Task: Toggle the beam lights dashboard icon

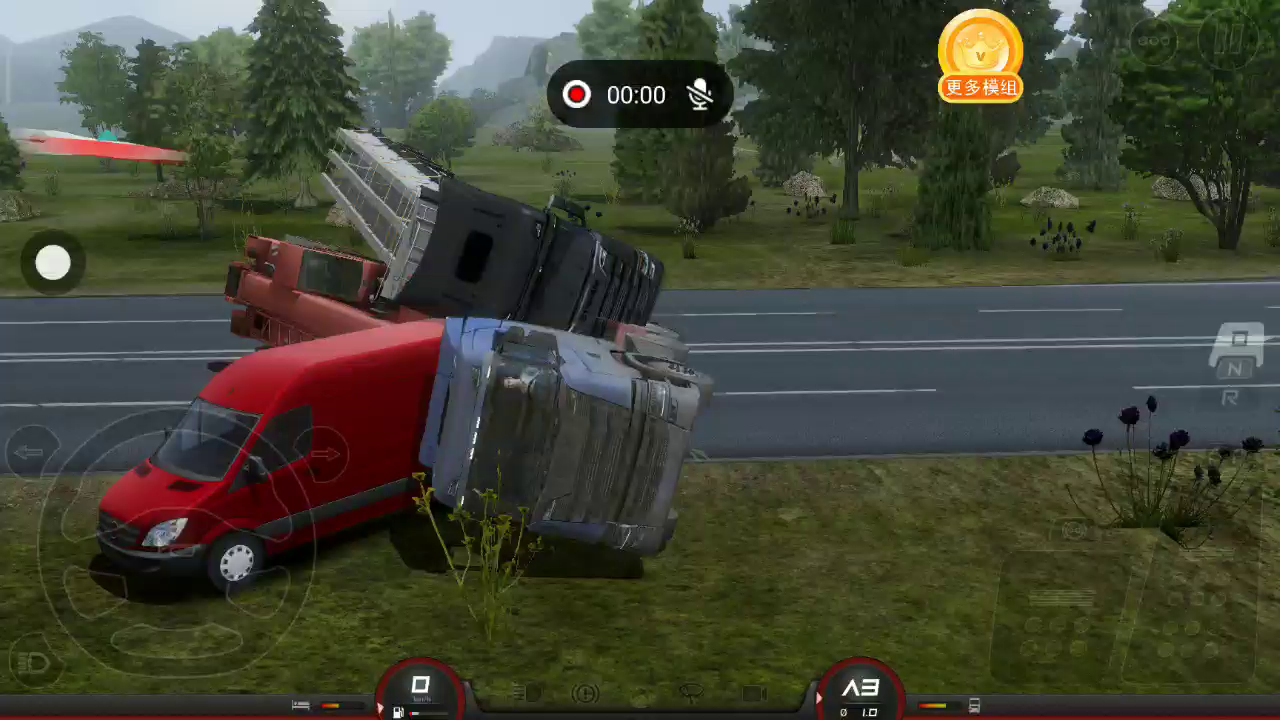Action: [526, 693]
